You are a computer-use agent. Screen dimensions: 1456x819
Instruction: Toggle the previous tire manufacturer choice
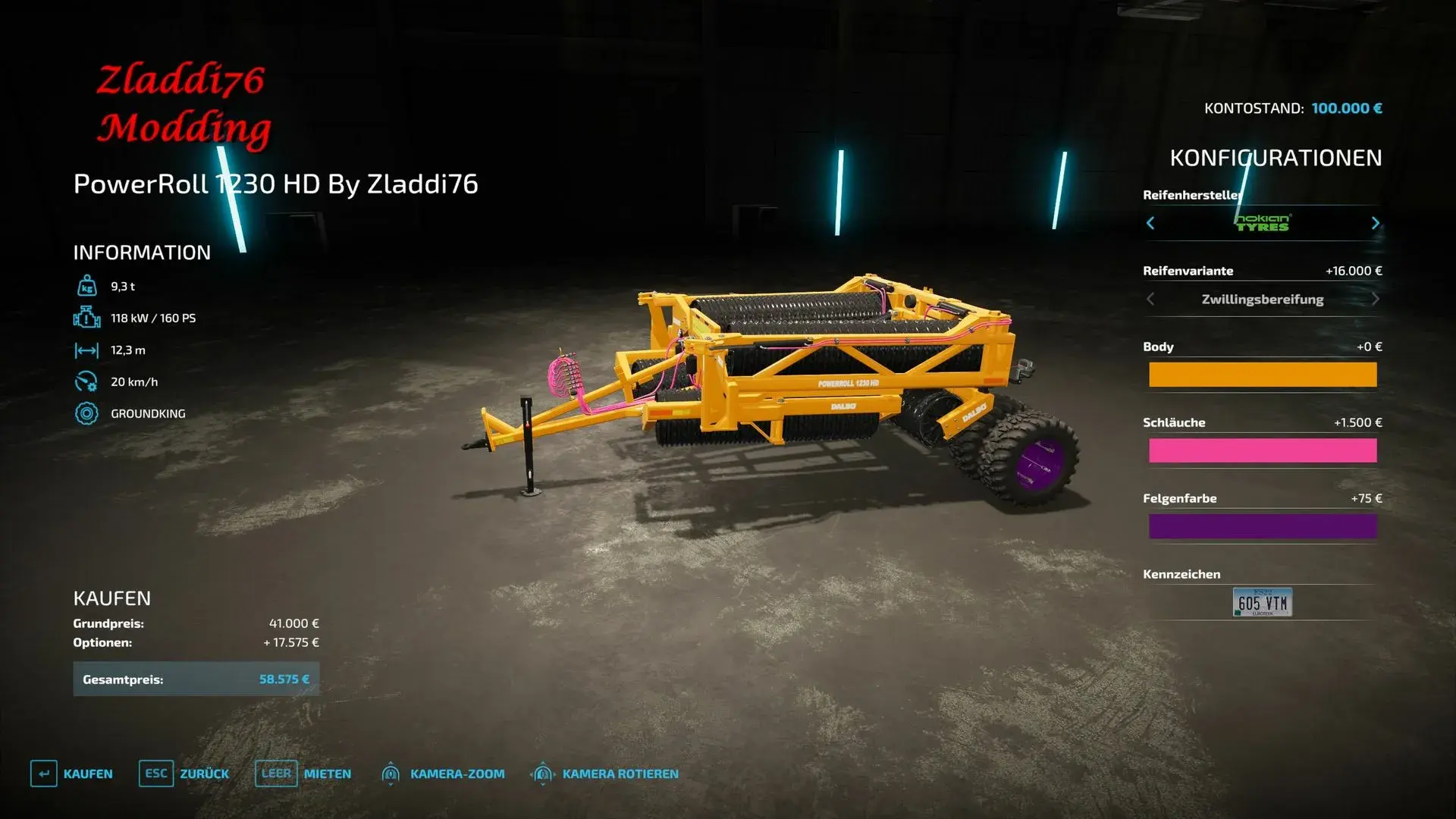[1150, 223]
